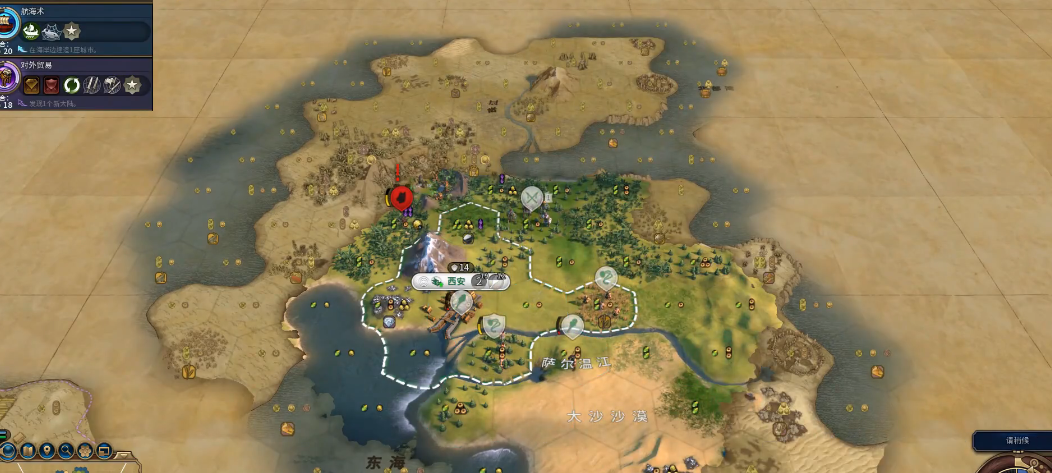The width and height of the screenshot is (1052, 473).
Task: Select the unit flag with crossed-arrows icon
Action: pyautogui.click(x=532, y=198)
